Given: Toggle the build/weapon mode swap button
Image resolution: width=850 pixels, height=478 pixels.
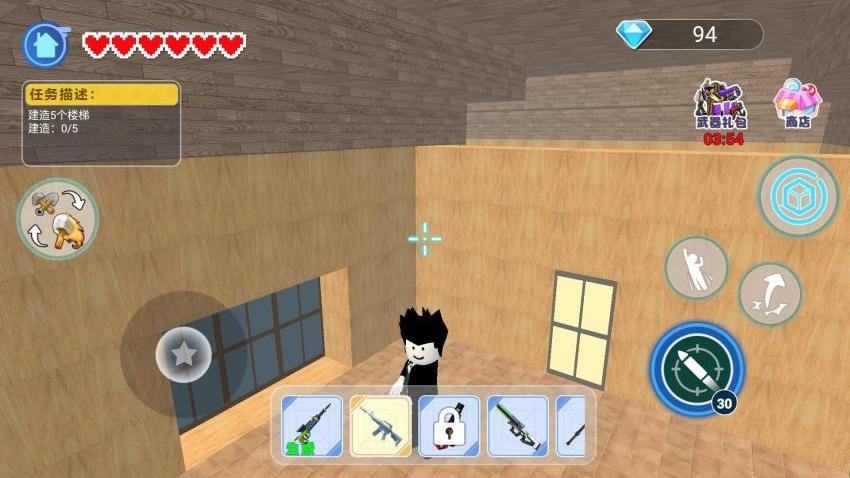Looking at the screenshot, I should coord(58,219).
